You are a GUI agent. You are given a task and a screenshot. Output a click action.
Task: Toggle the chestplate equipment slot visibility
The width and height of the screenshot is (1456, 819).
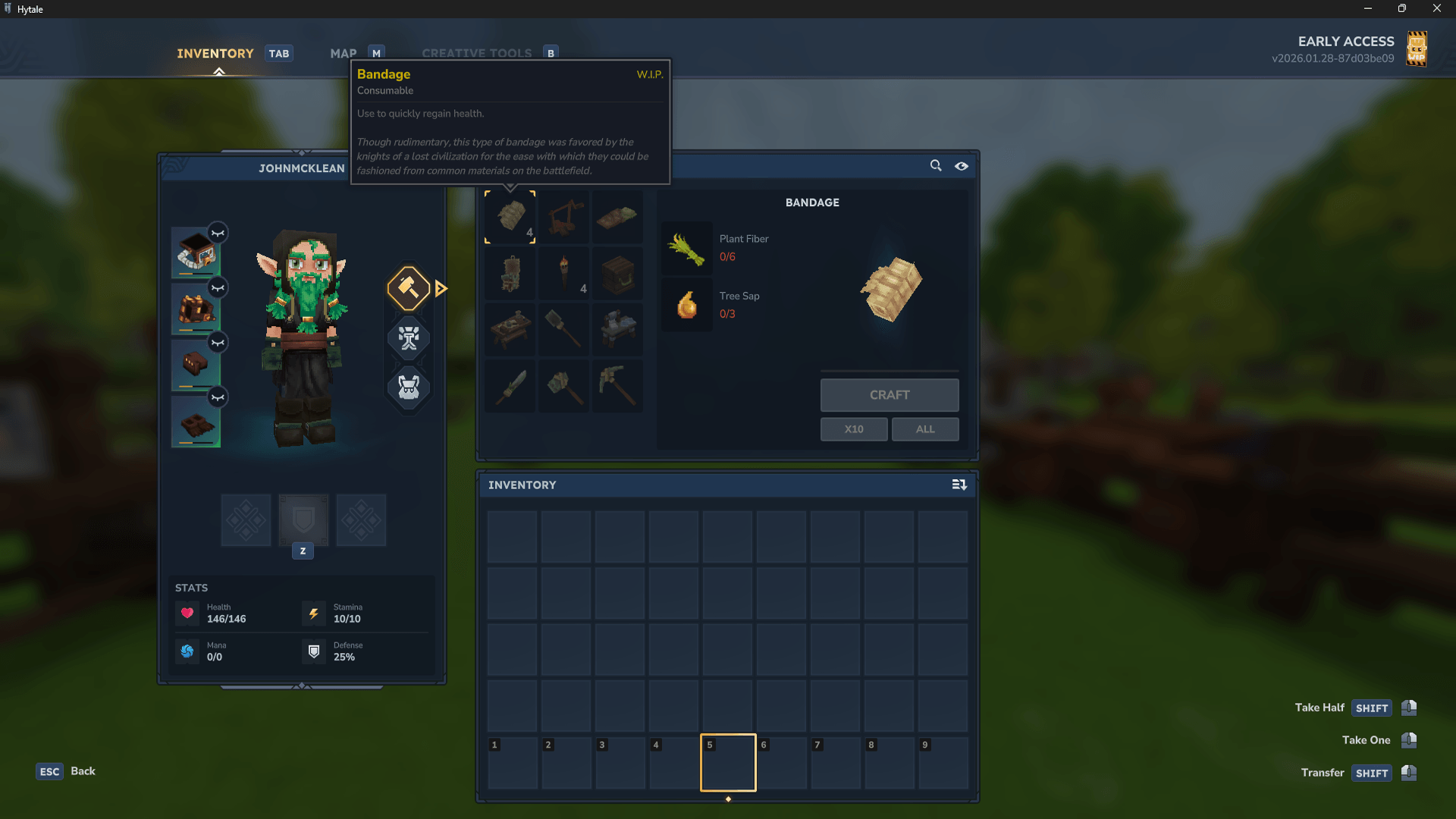tap(218, 287)
